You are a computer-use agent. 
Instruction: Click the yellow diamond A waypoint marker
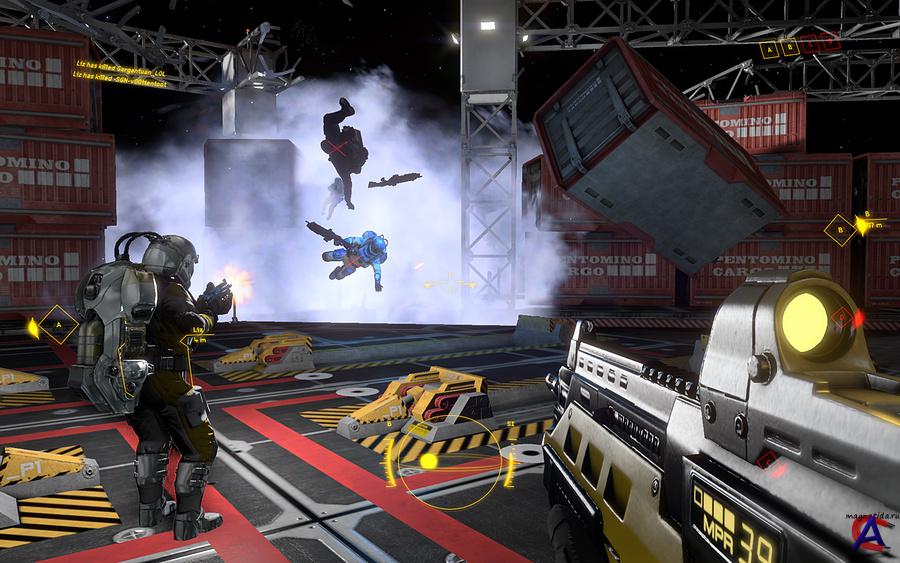pos(59,325)
